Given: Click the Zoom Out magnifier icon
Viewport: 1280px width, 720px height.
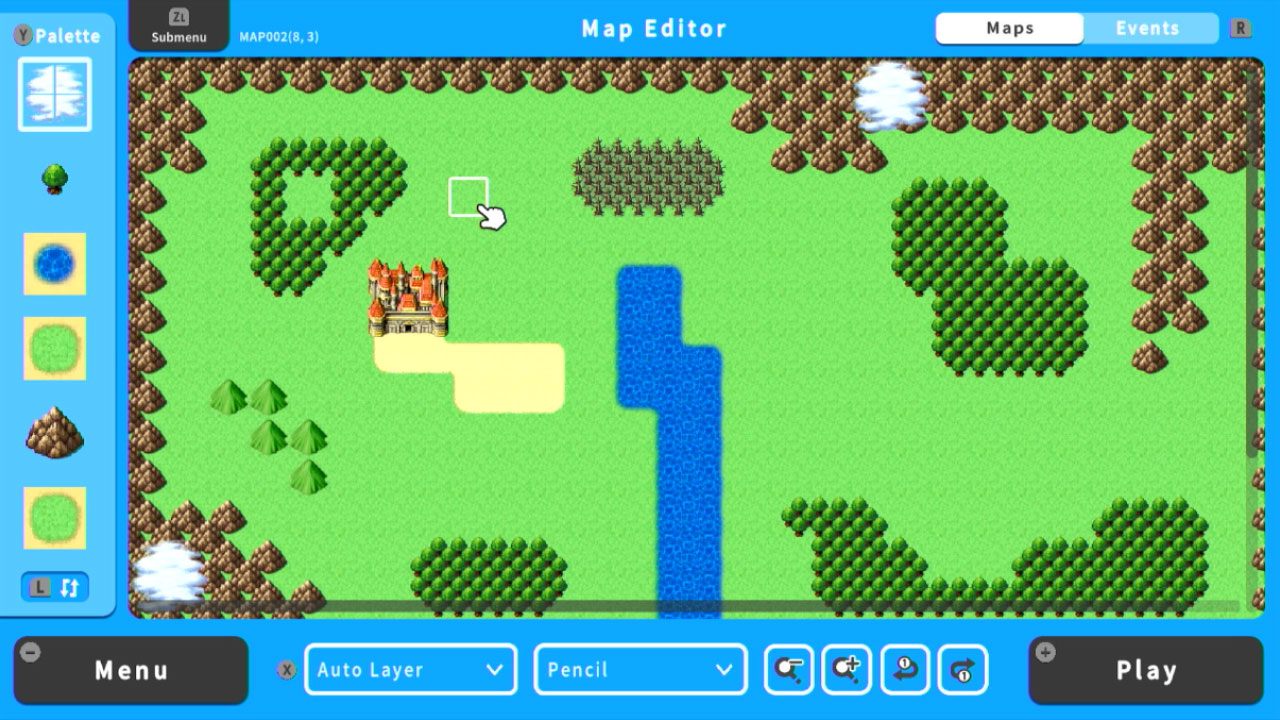Looking at the screenshot, I should click(x=787, y=670).
